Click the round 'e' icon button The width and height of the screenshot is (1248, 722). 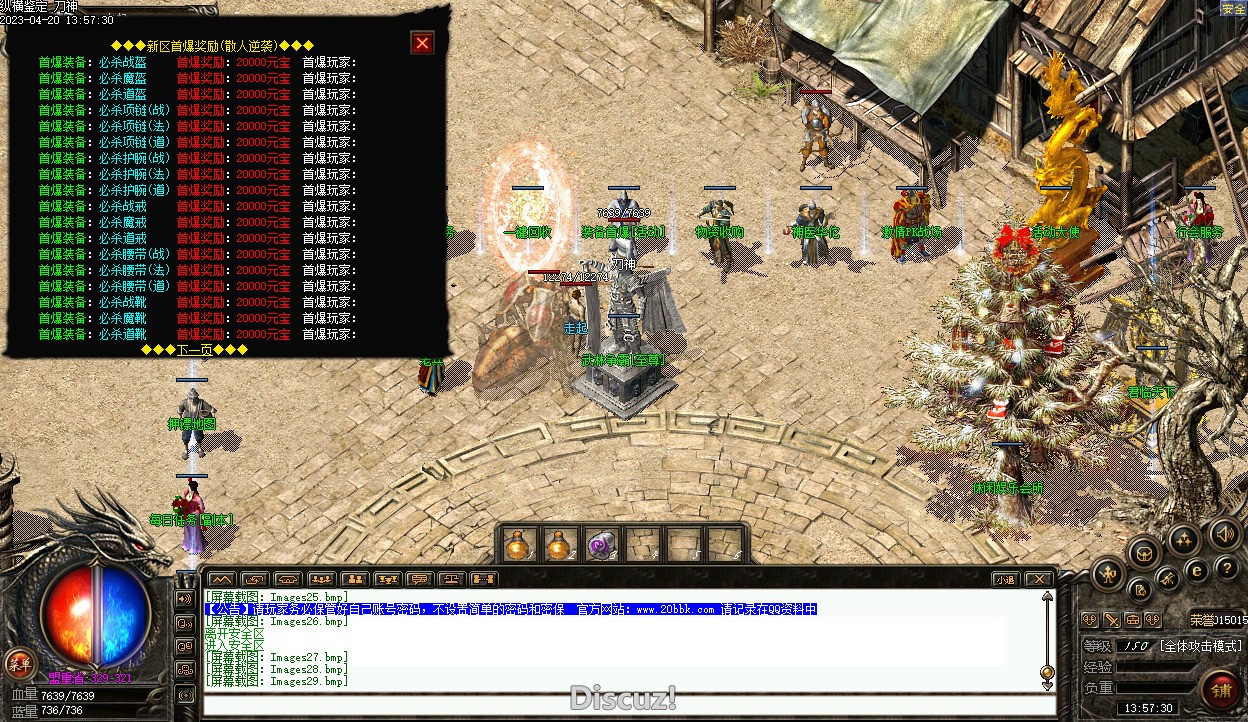(1196, 571)
